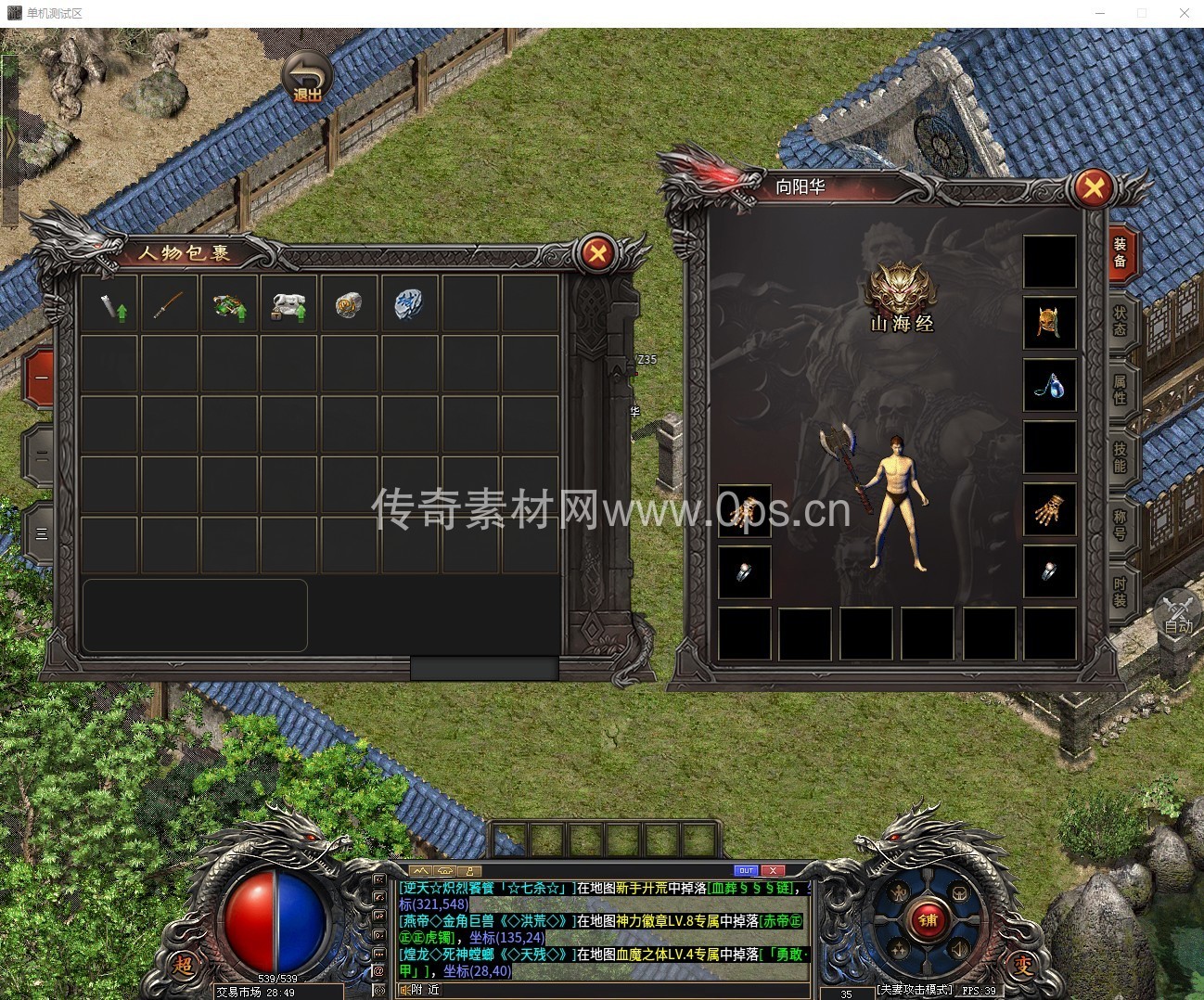Image resolution: width=1204 pixels, height=1000 pixels.
Task: Select the equipped helmet slot
Action: (1049, 323)
